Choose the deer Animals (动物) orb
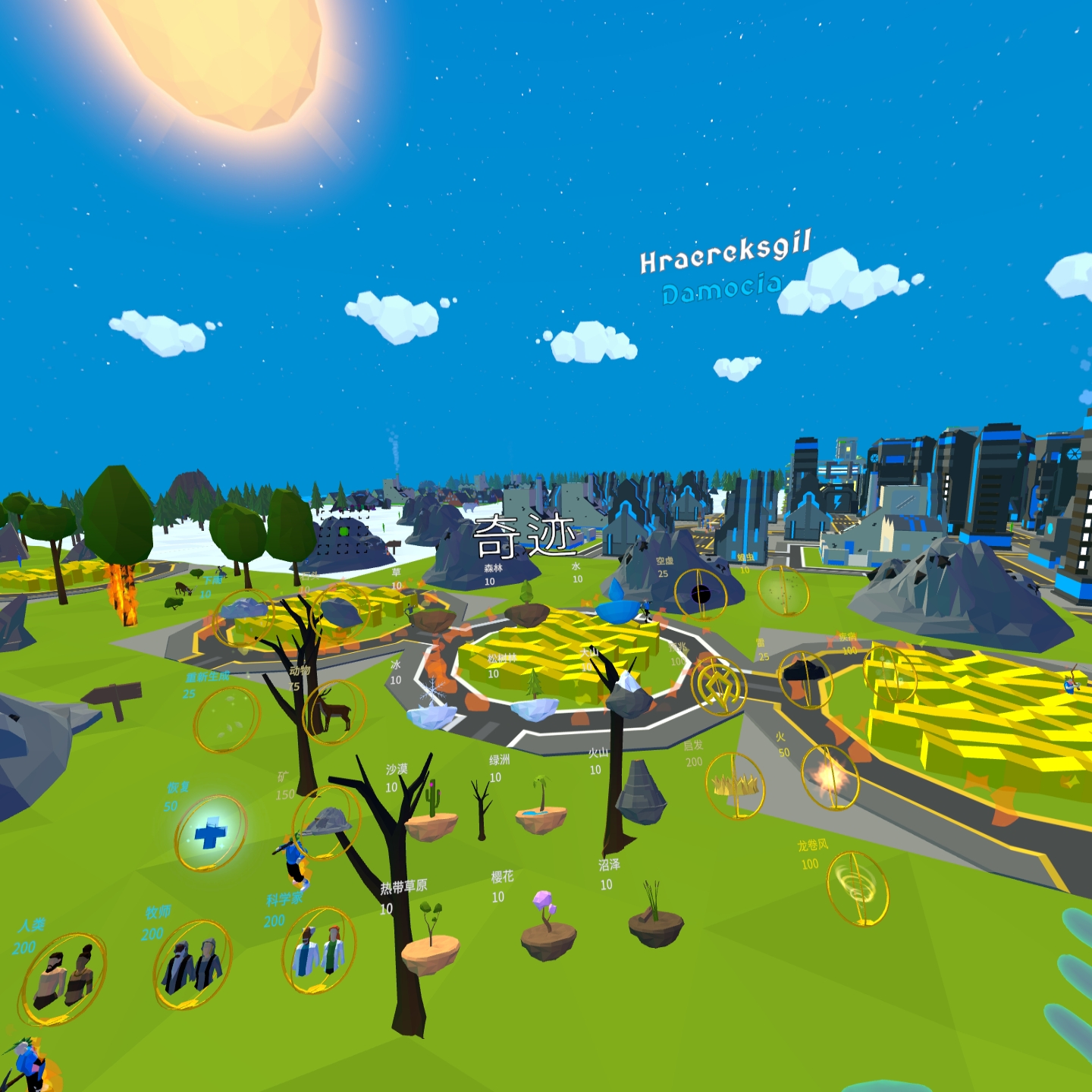Screen dimensions: 1092x1092 [334, 711]
